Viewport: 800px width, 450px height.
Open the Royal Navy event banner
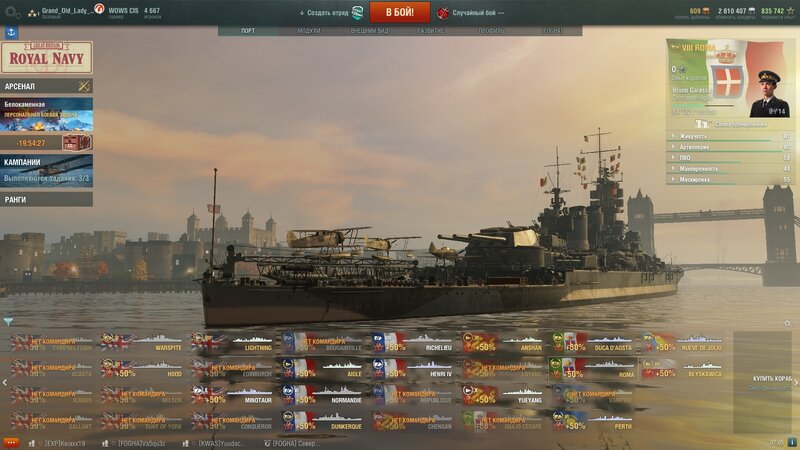pos(46,58)
